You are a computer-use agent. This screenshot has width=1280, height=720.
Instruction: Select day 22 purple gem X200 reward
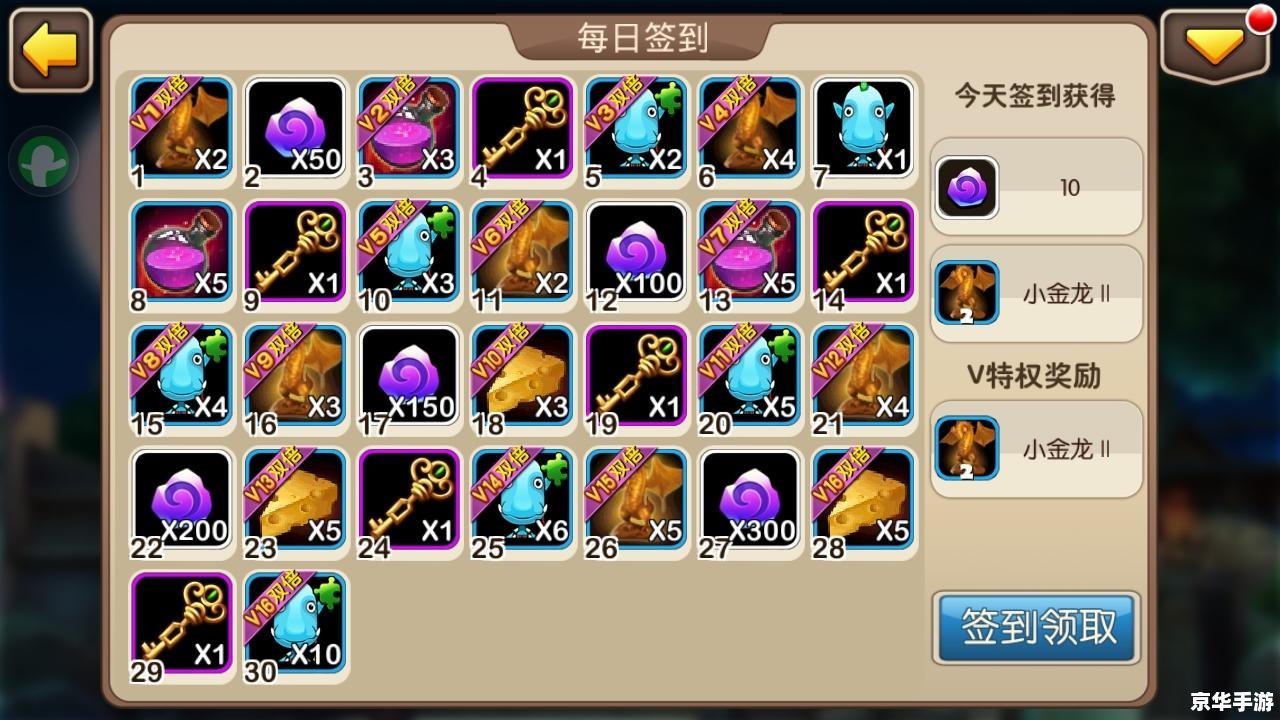click(182, 501)
